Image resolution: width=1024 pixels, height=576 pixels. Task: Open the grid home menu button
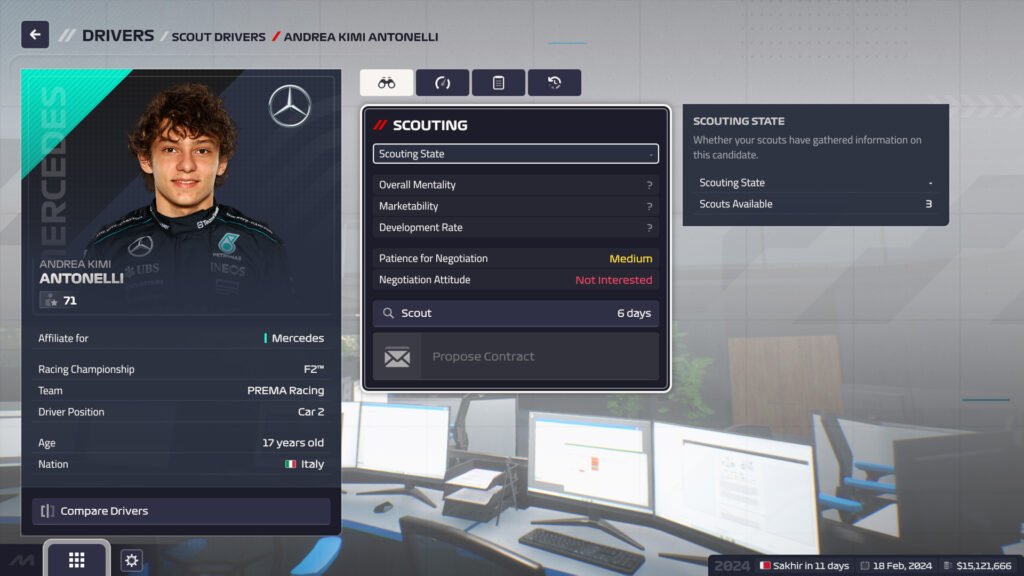76,560
